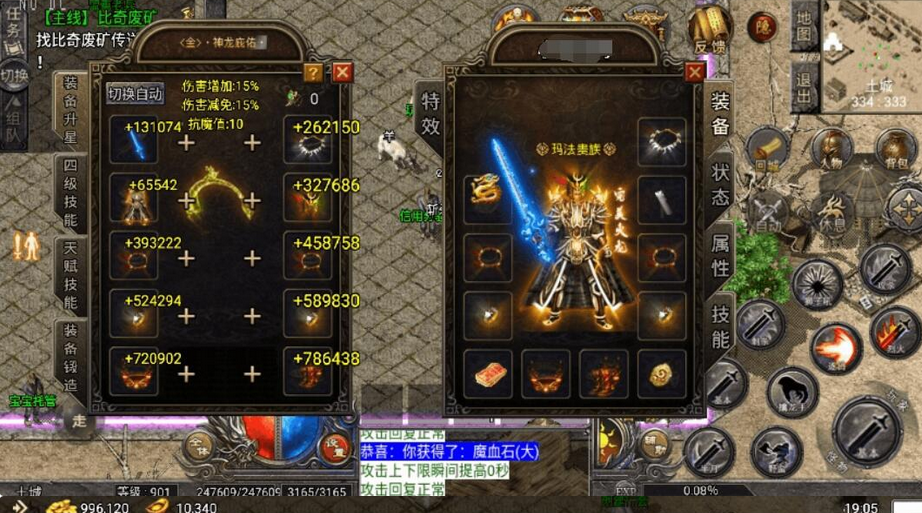Open the 任务 quest tab
Image resolution: width=922 pixels, height=513 pixels.
[x=13, y=29]
